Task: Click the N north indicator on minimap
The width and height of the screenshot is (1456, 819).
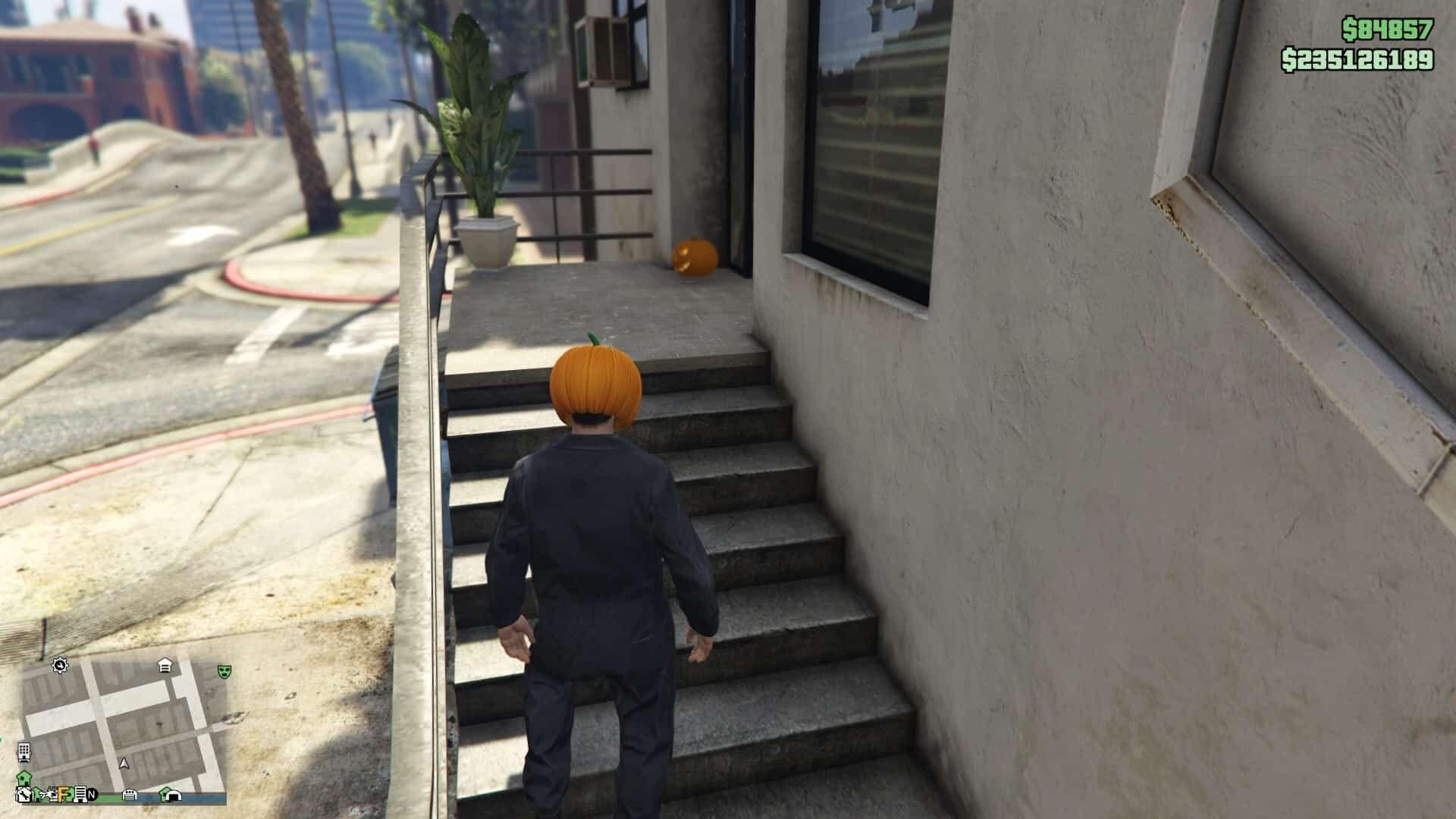Action: 92,794
